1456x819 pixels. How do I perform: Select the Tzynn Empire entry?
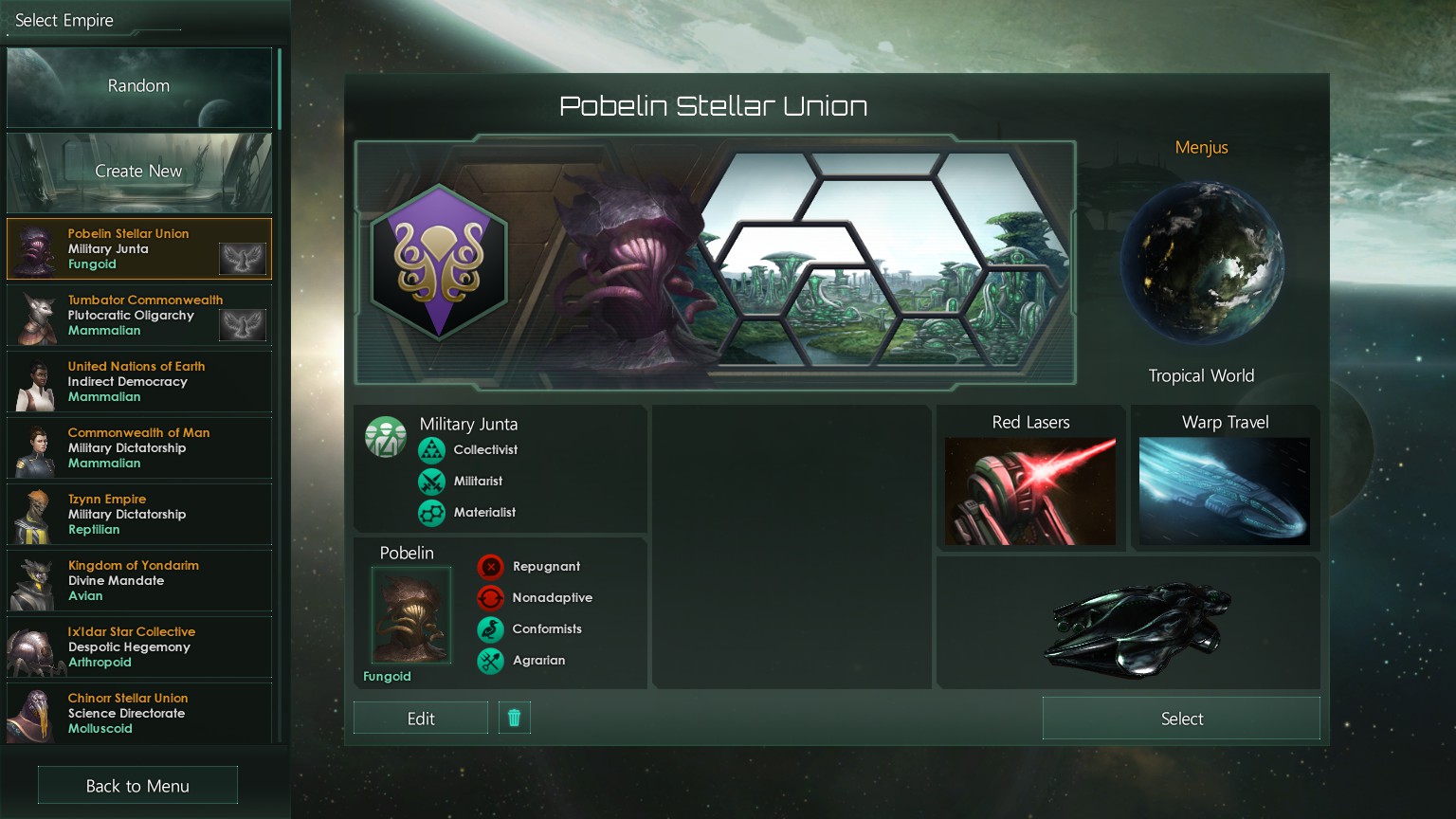click(x=138, y=515)
